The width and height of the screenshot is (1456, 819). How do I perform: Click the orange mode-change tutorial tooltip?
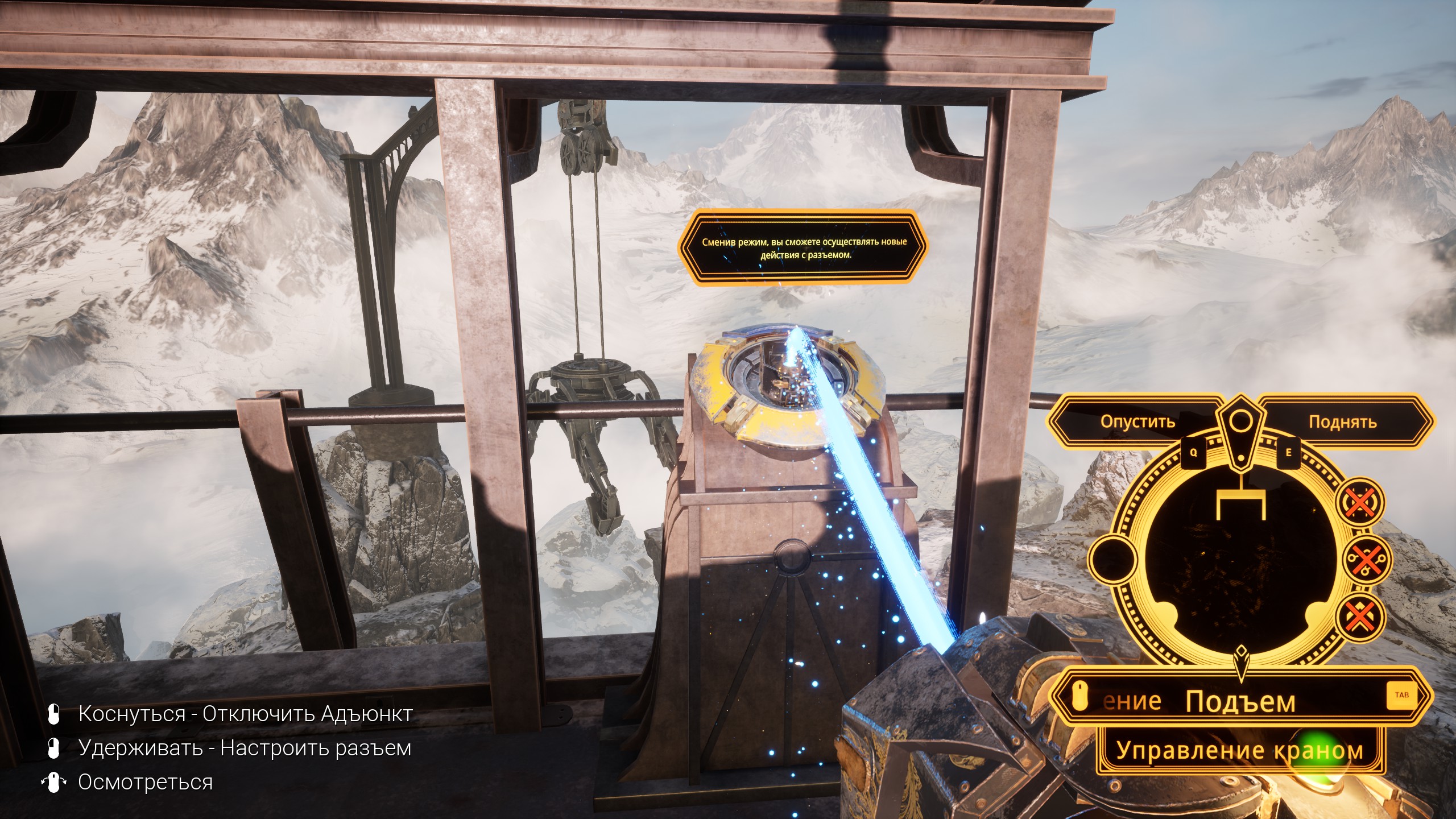[x=803, y=249]
